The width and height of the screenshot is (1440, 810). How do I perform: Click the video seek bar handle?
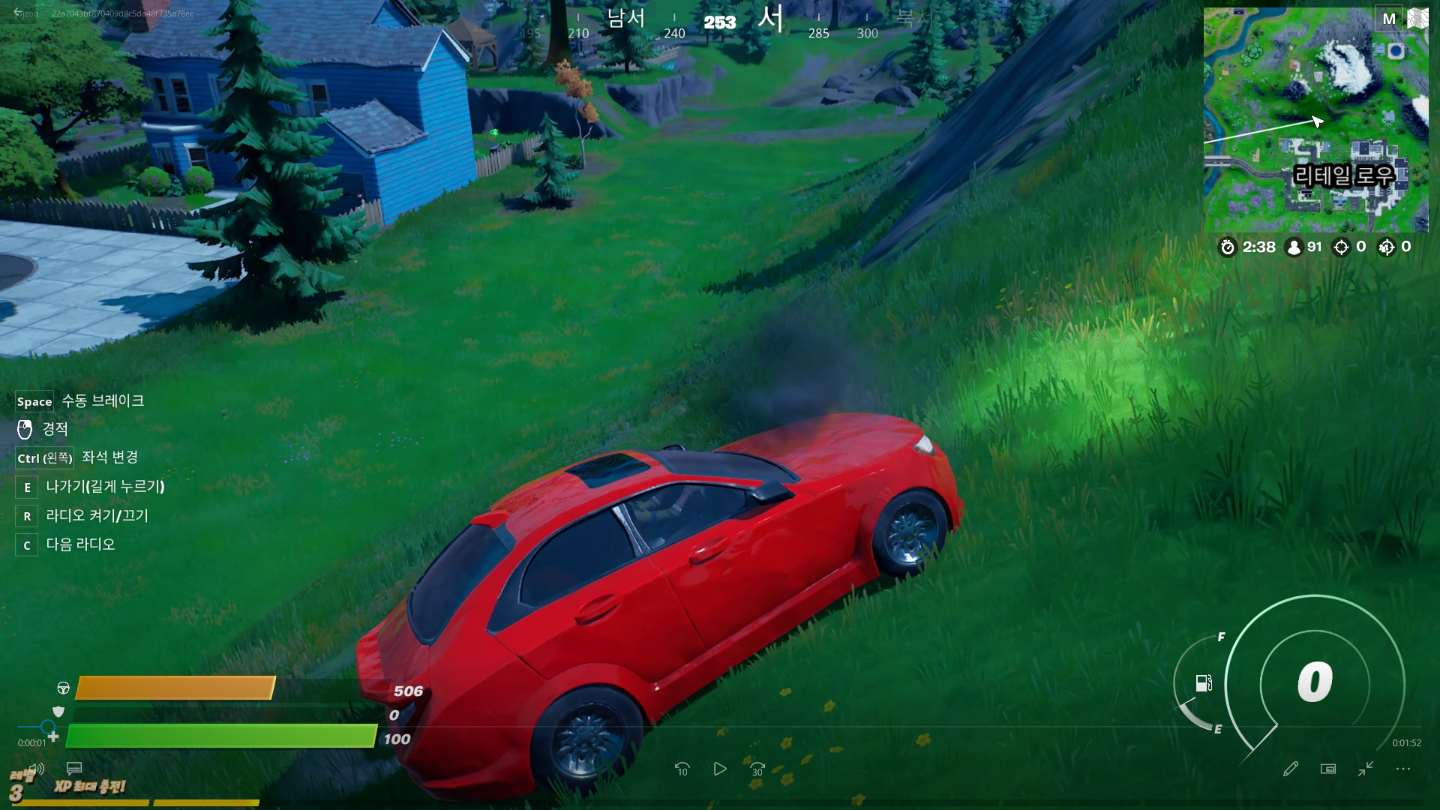[x=47, y=727]
